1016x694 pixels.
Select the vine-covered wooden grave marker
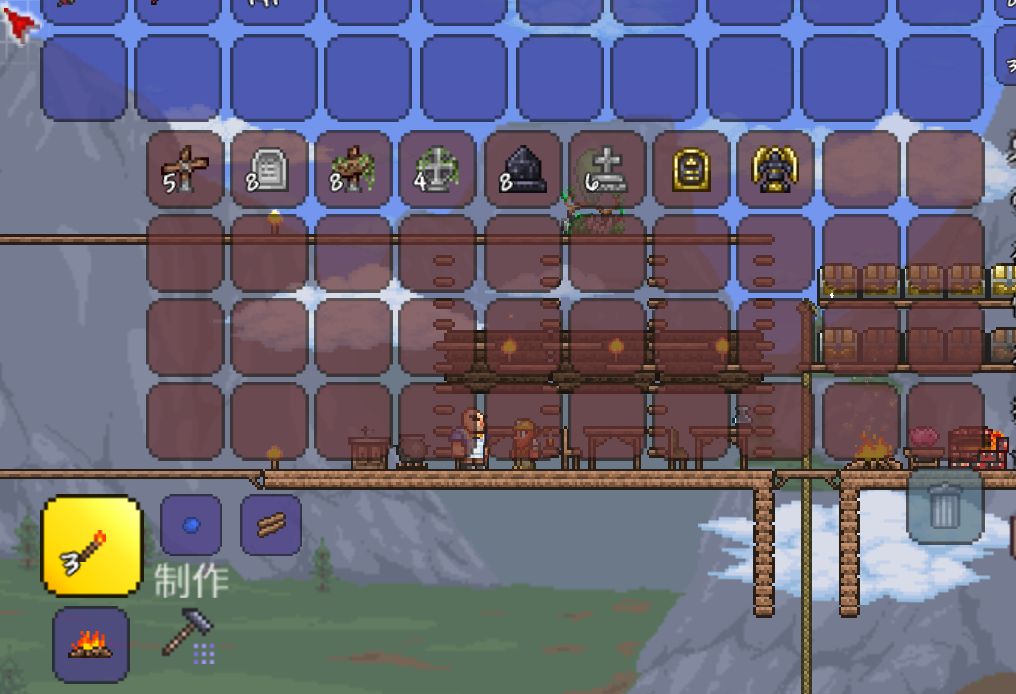tap(353, 170)
